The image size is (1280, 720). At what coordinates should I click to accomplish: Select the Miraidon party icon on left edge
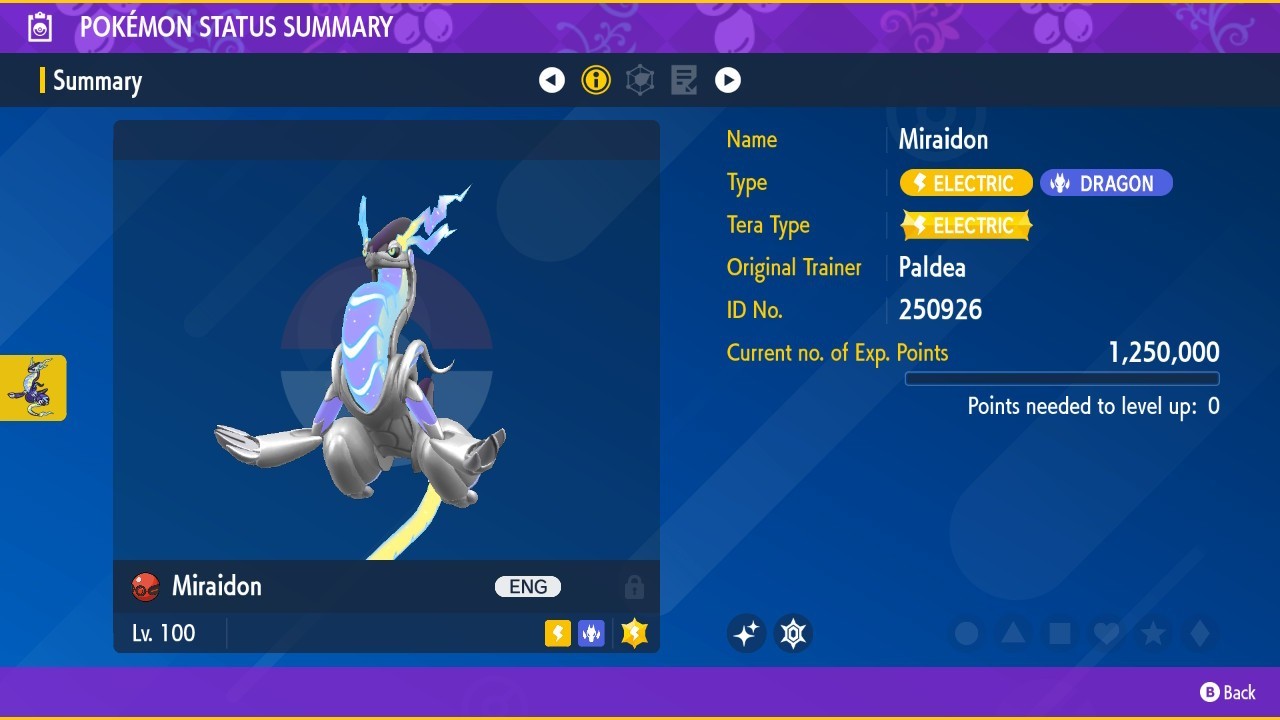33,388
